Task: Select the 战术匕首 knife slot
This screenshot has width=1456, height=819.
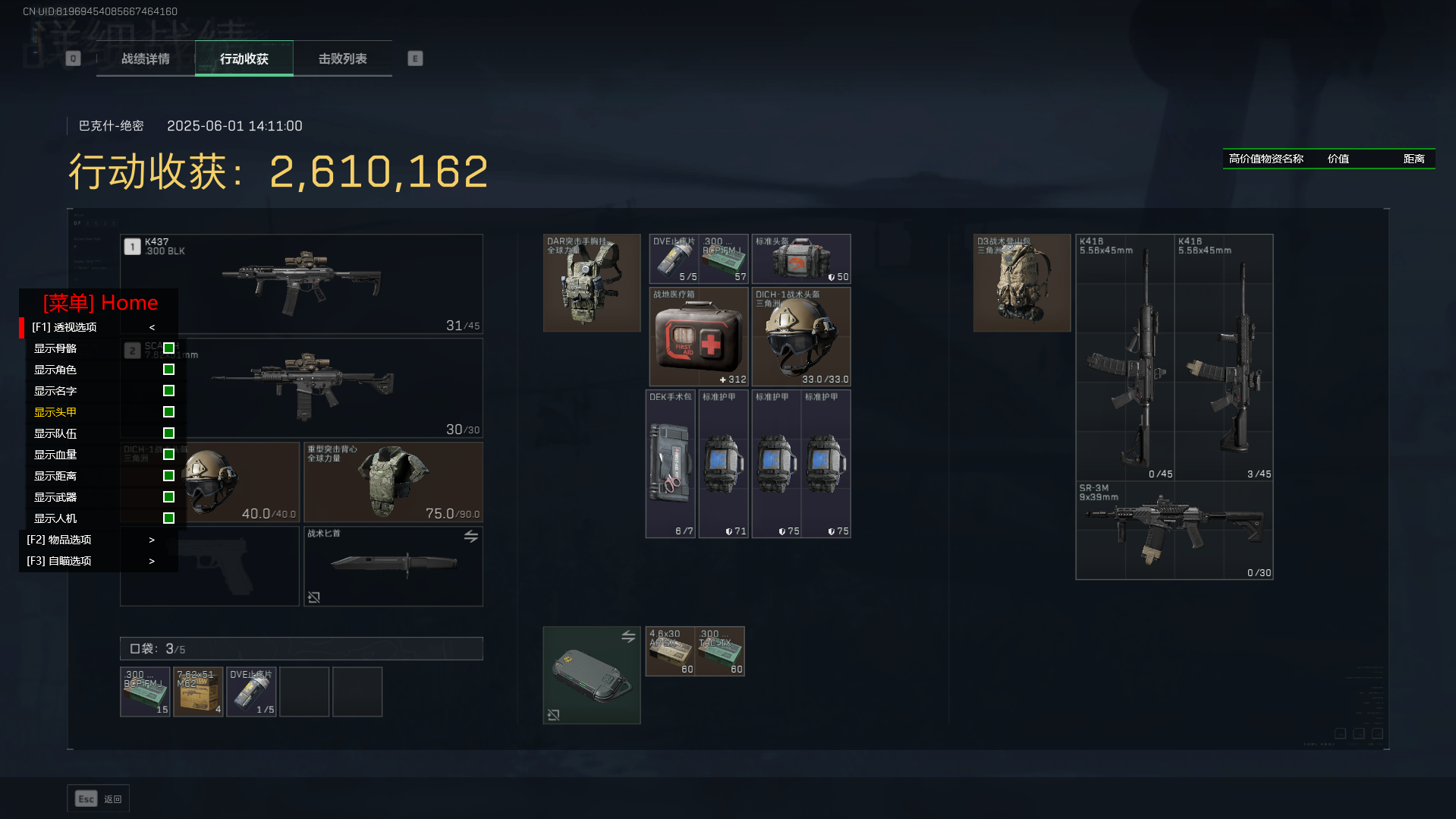Action: click(x=393, y=566)
